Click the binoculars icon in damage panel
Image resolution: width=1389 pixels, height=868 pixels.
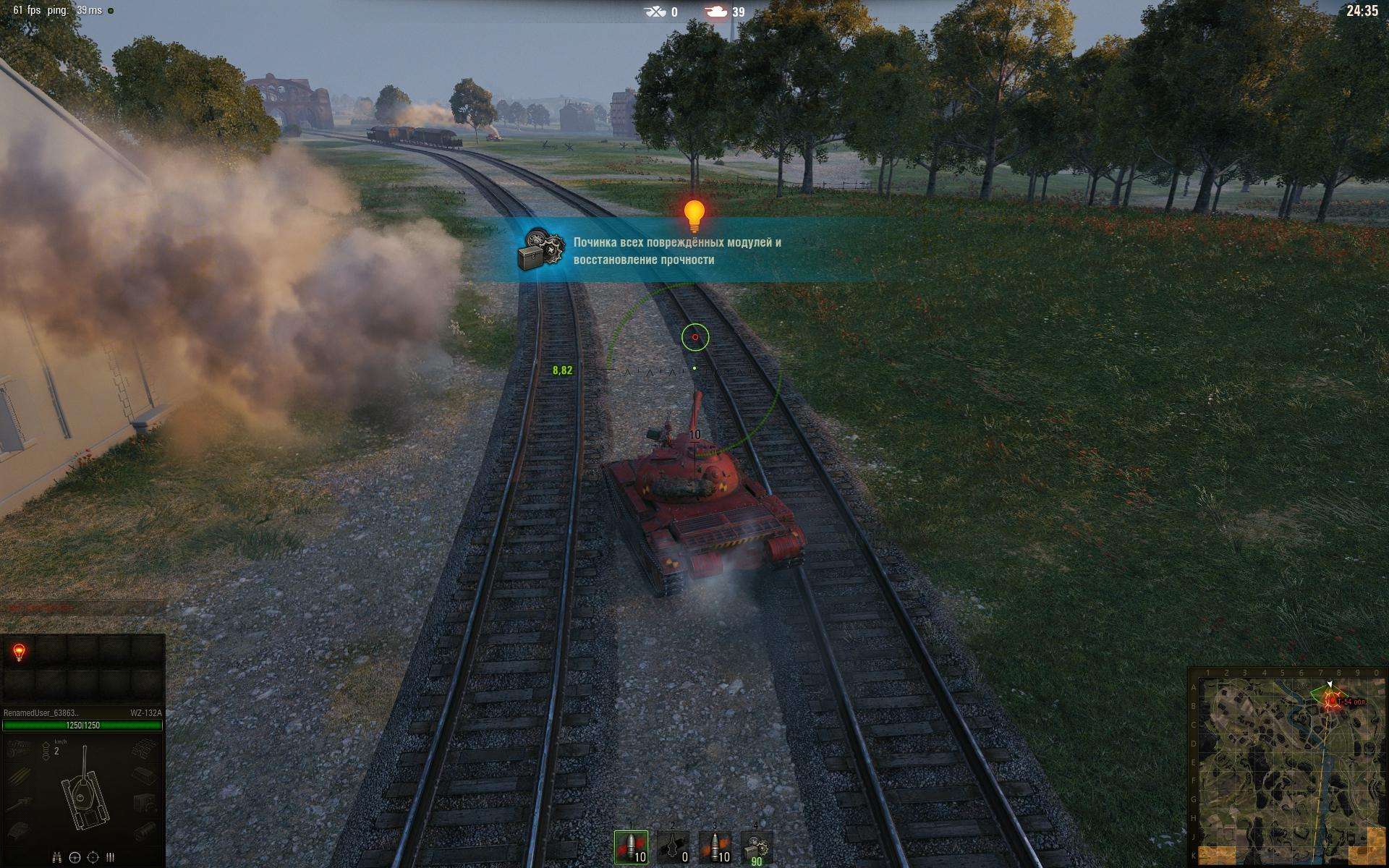(x=56, y=858)
